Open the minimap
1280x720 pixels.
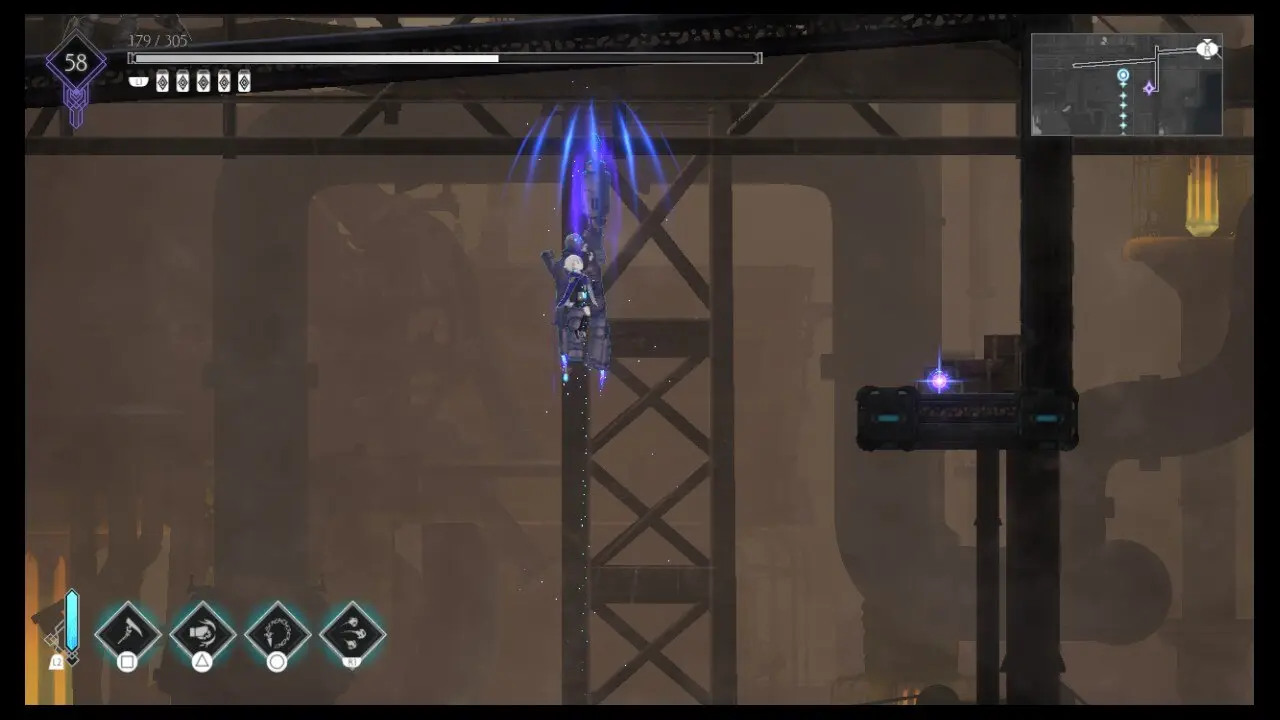tap(1126, 85)
